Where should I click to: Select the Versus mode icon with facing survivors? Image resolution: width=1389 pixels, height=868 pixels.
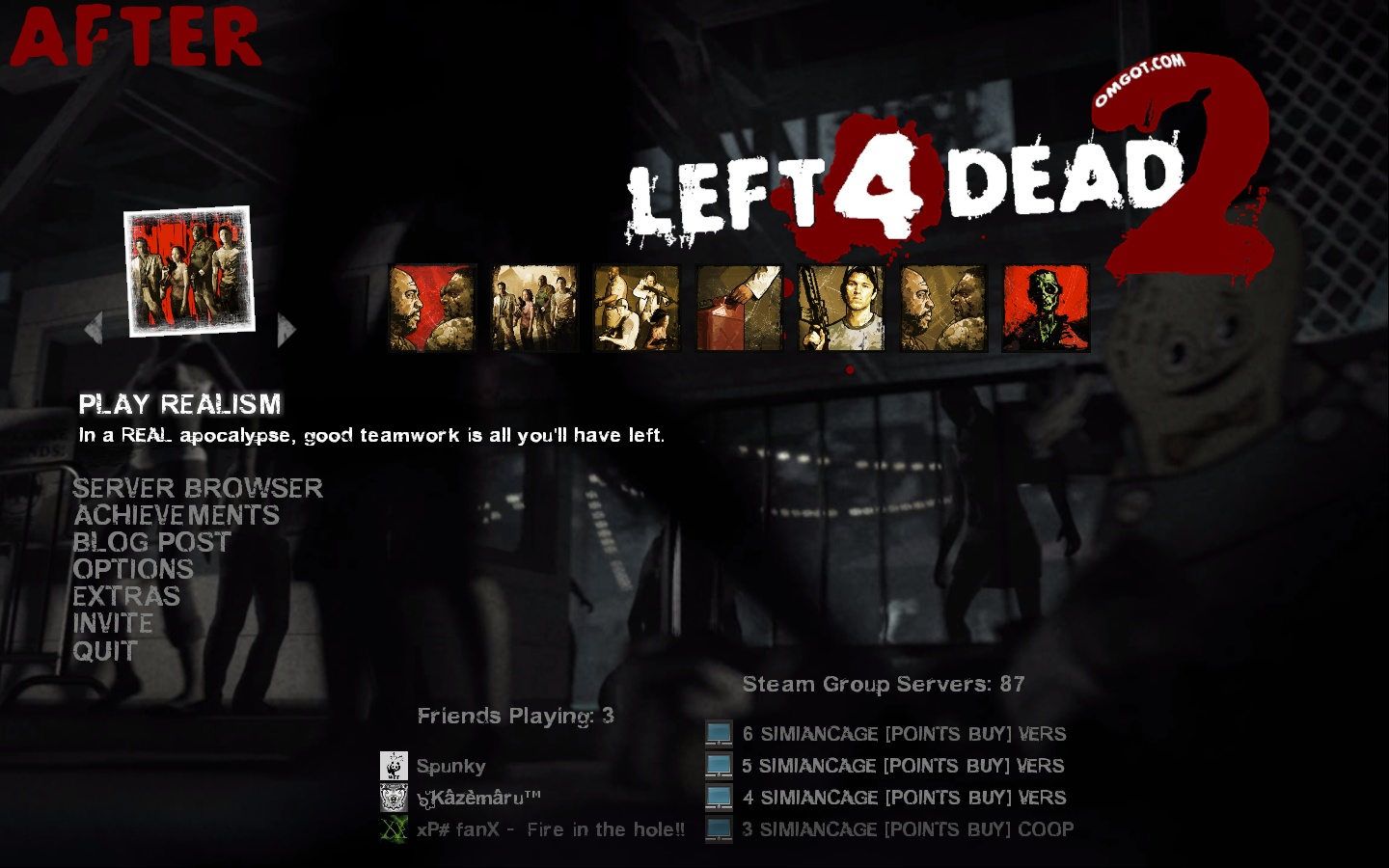432,308
